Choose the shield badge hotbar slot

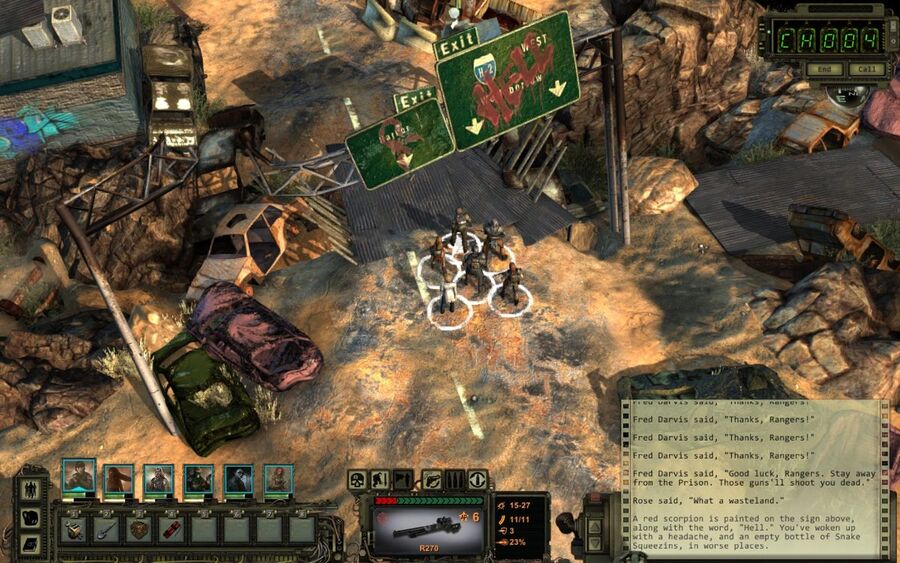(x=139, y=529)
